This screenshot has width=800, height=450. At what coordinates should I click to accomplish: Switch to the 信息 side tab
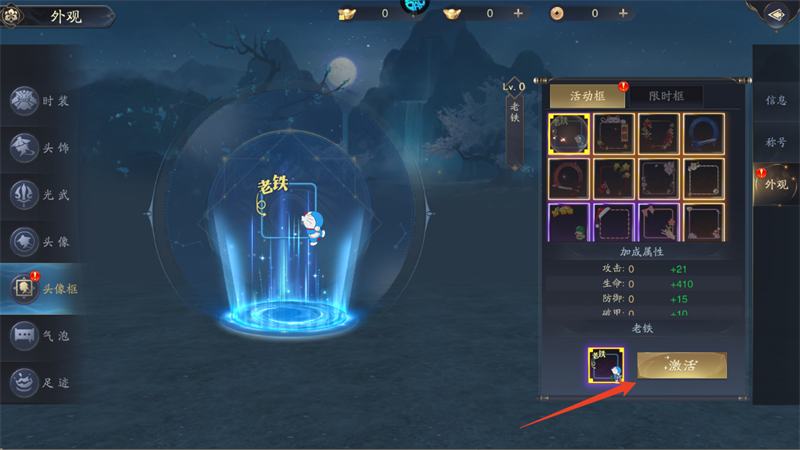coord(776,100)
